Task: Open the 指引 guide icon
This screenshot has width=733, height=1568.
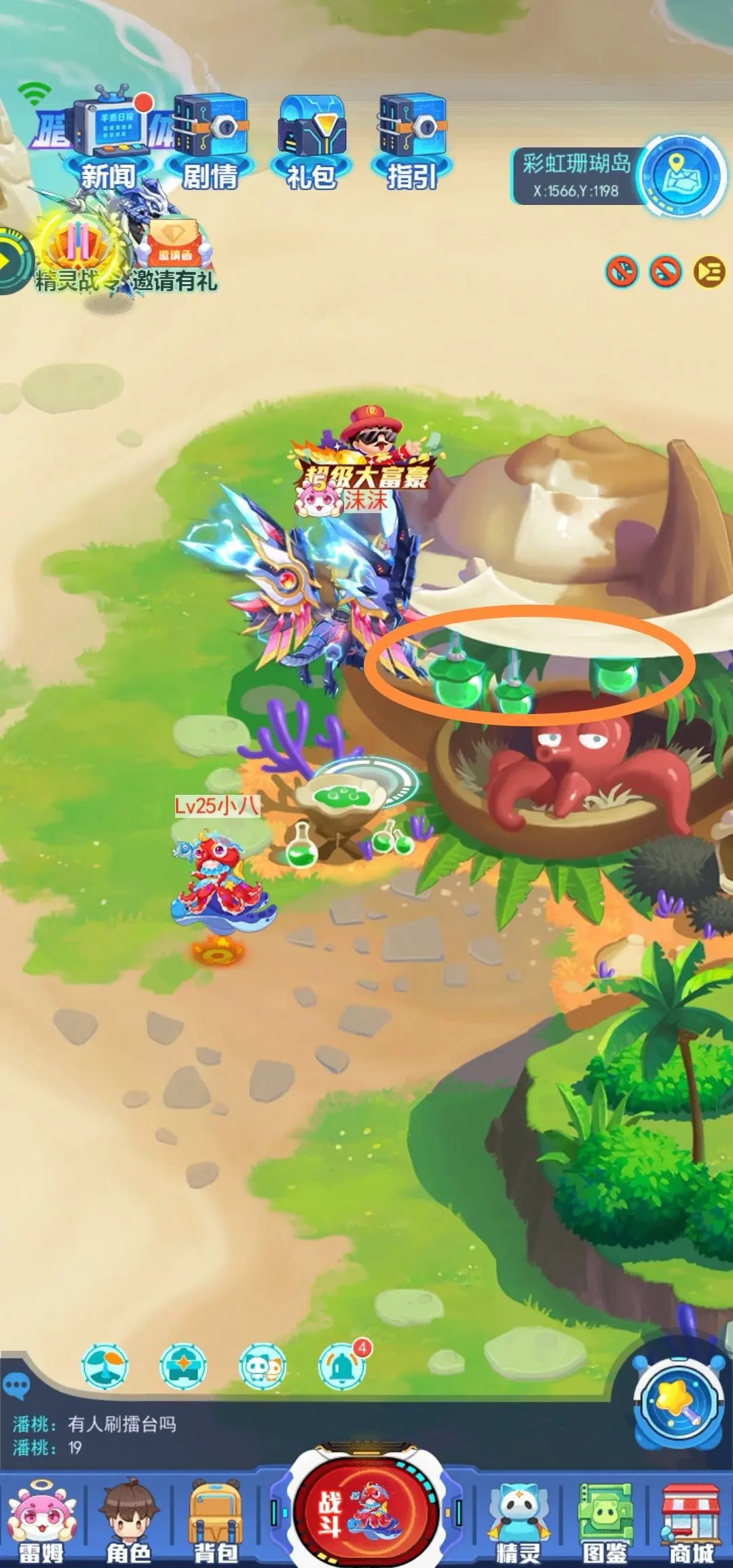Action: tap(412, 139)
